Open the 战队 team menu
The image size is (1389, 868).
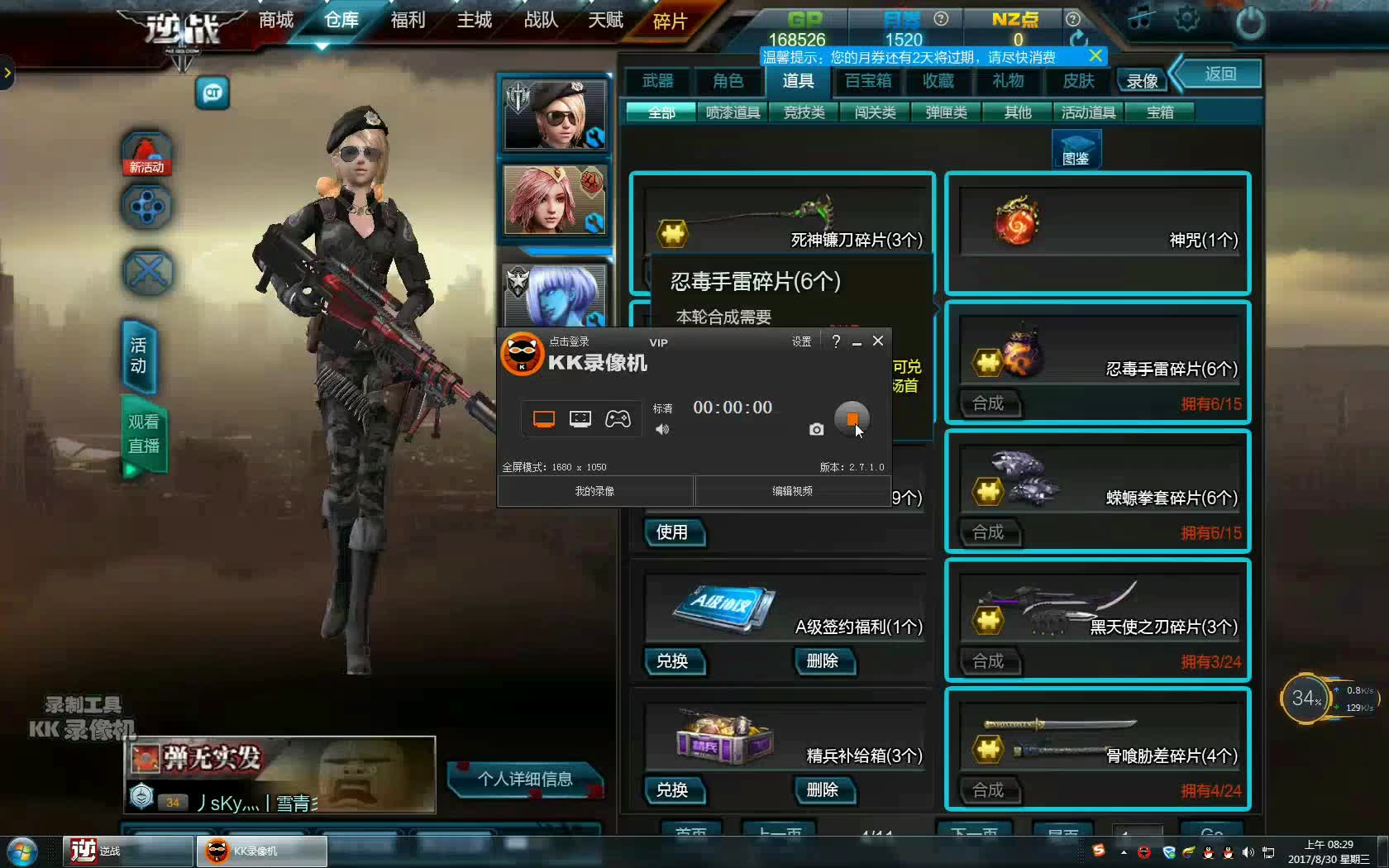[541, 20]
